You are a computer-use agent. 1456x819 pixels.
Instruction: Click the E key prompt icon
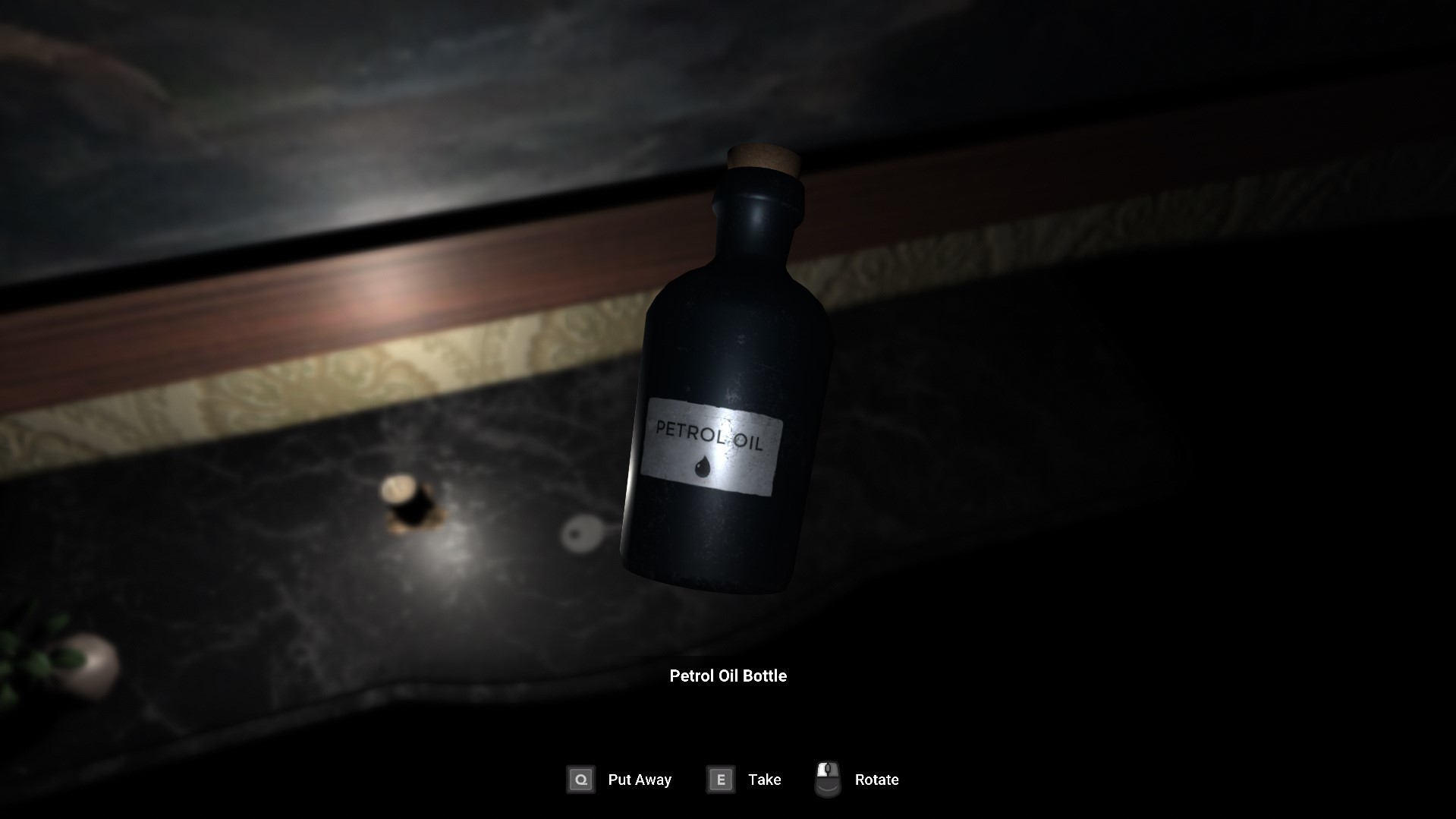(x=719, y=780)
